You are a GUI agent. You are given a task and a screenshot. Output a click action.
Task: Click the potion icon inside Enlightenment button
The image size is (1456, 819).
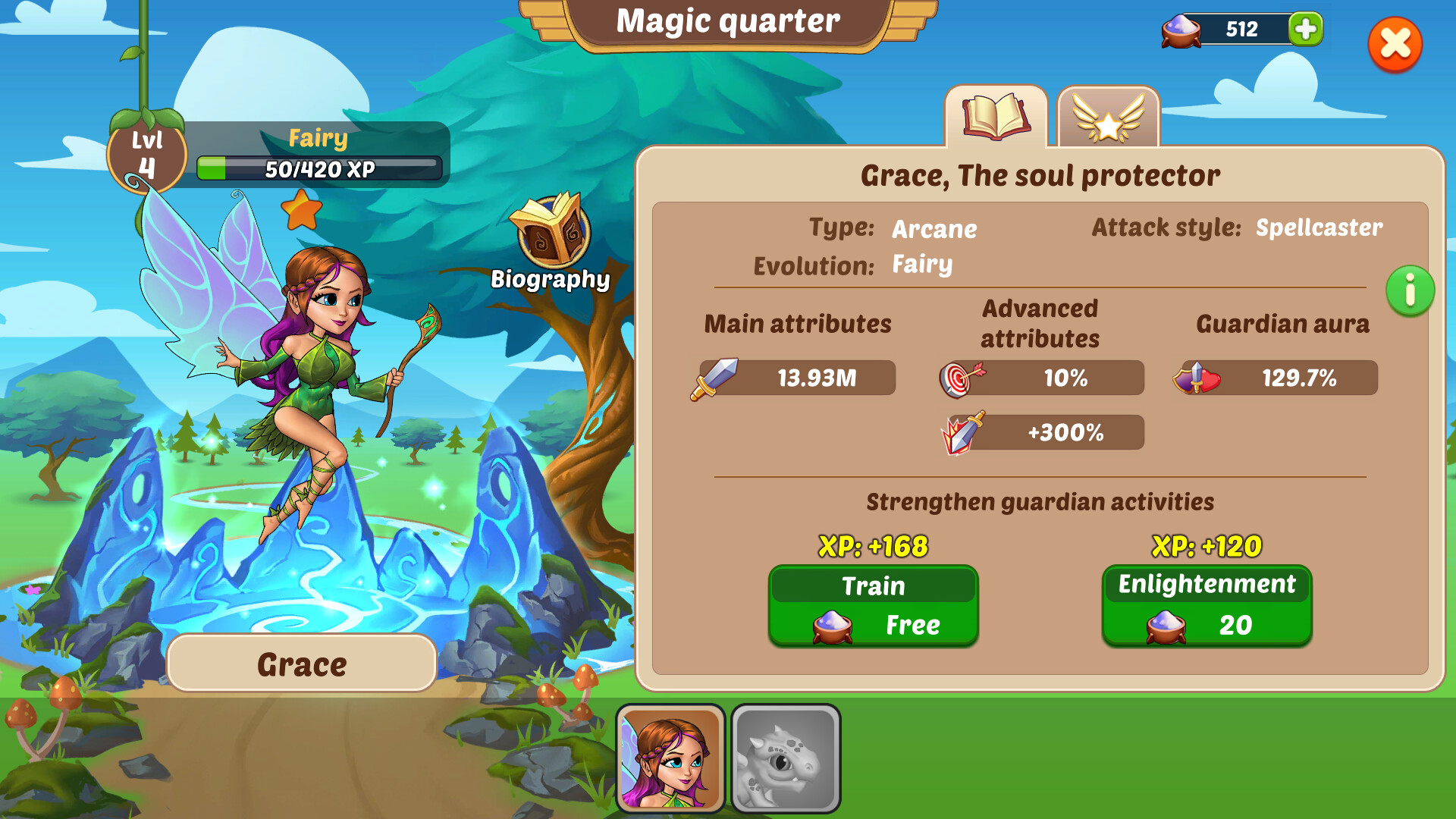click(1166, 626)
